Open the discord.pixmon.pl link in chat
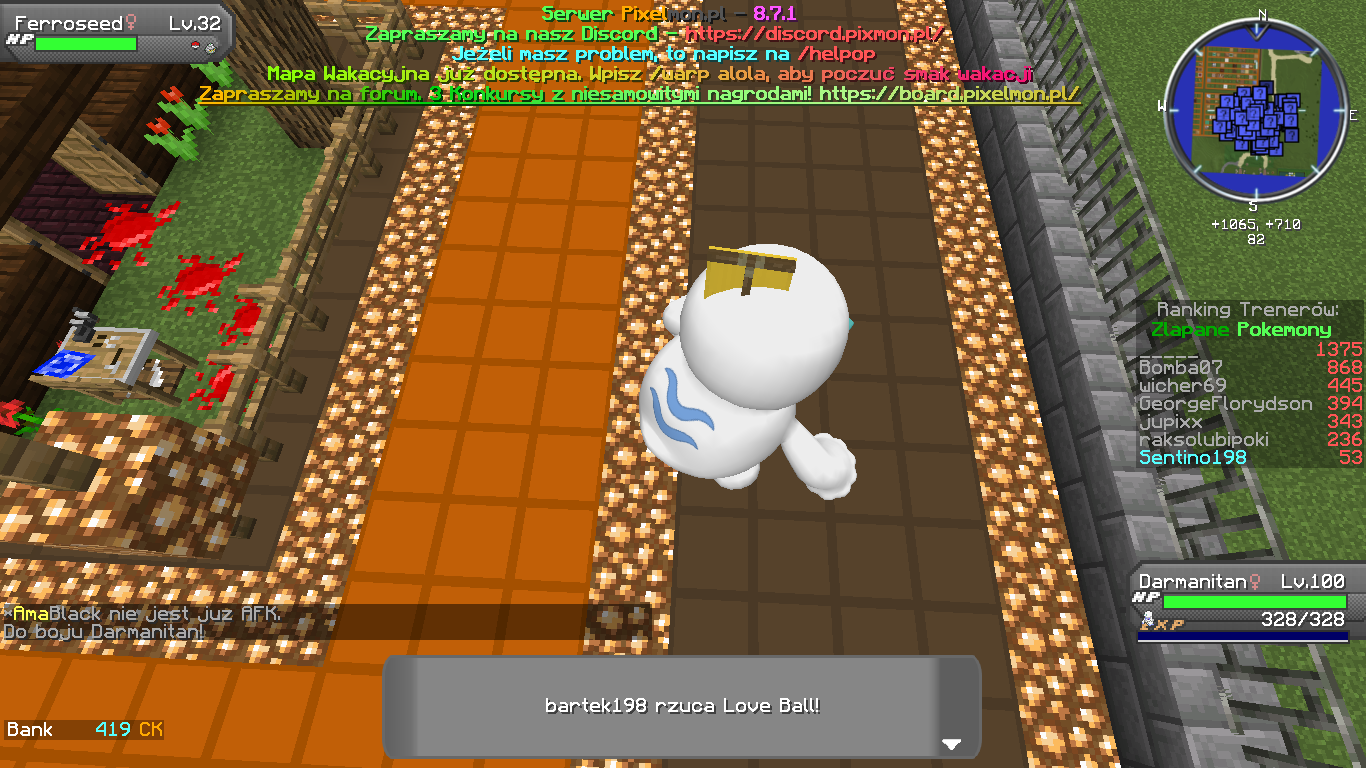Image resolution: width=1366 pixels, height=768 pixels. click(818, 33)
